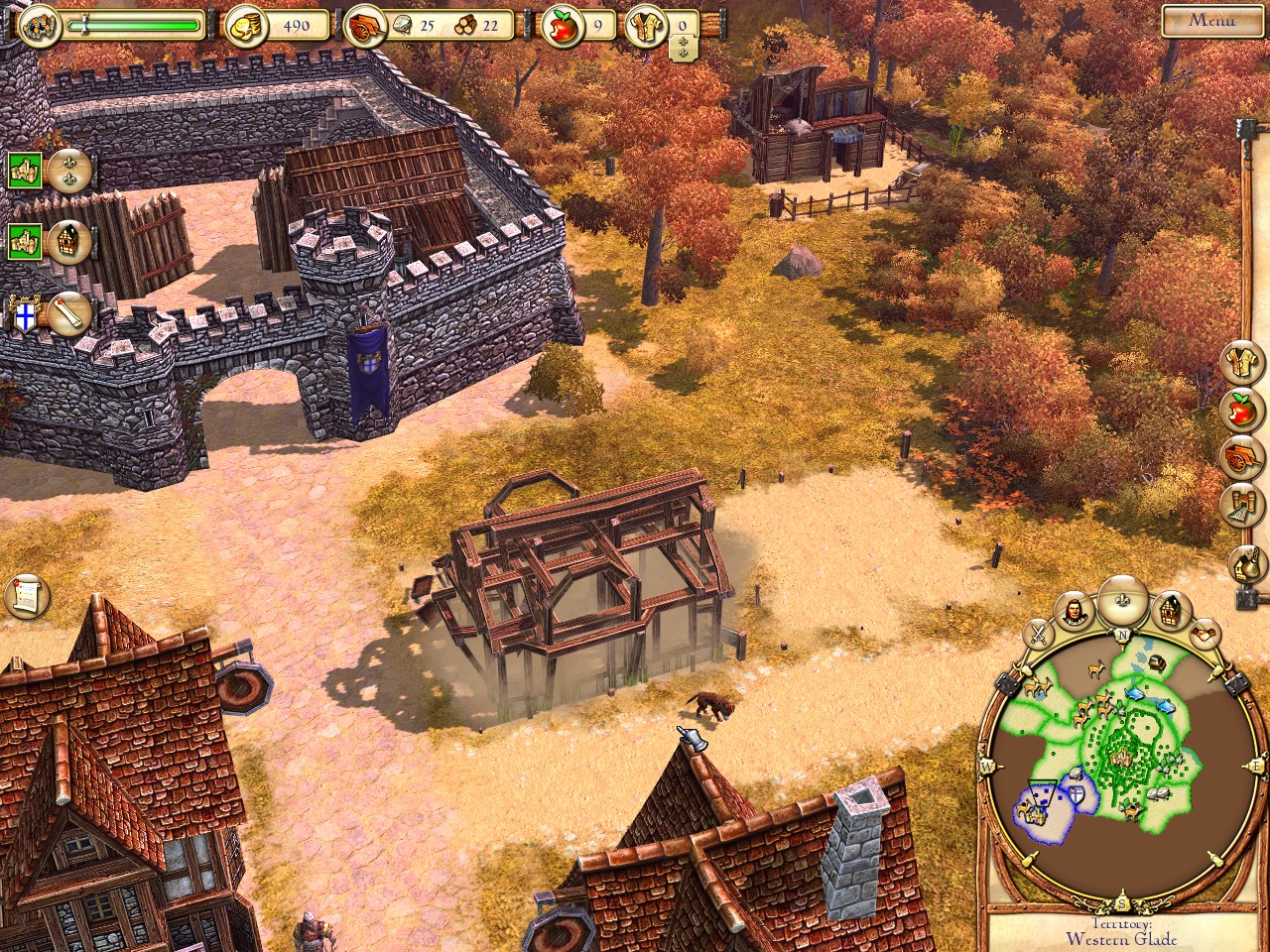Screen dimensions: 1270x952
Task: Click the gold coins treasury icon
Action: 244,27
